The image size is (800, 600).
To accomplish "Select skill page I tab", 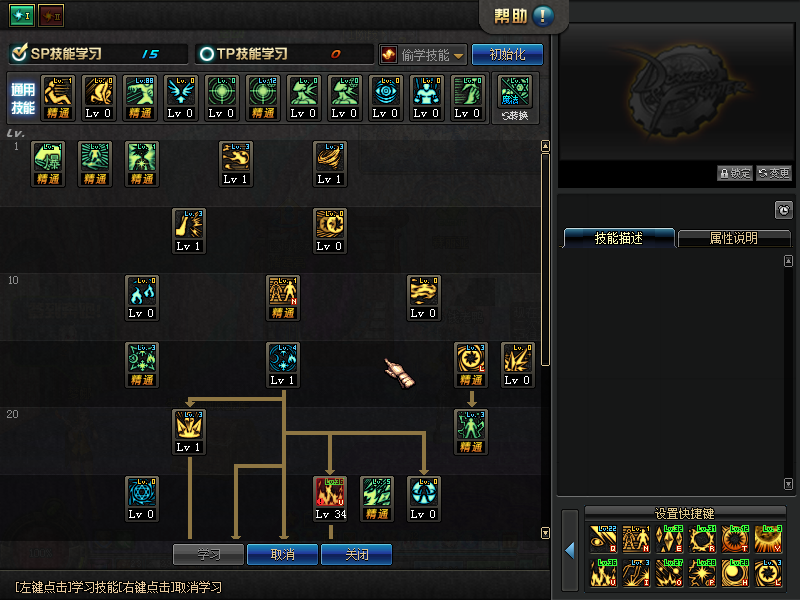I will pyautogui.click(x=22, y=16).
